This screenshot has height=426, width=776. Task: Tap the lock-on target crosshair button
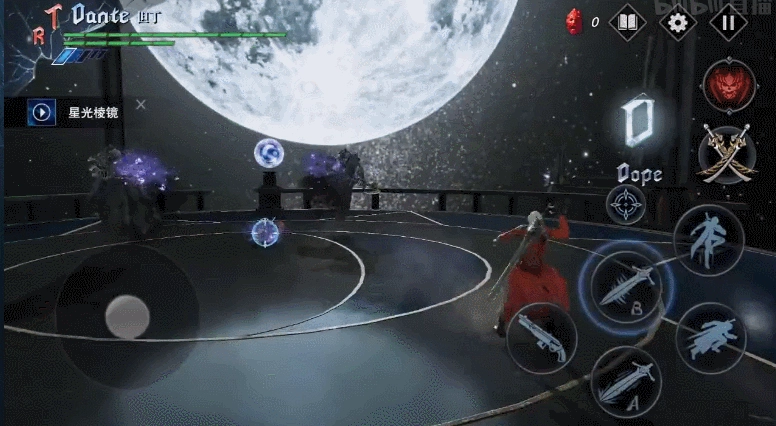tap(626, 204)
